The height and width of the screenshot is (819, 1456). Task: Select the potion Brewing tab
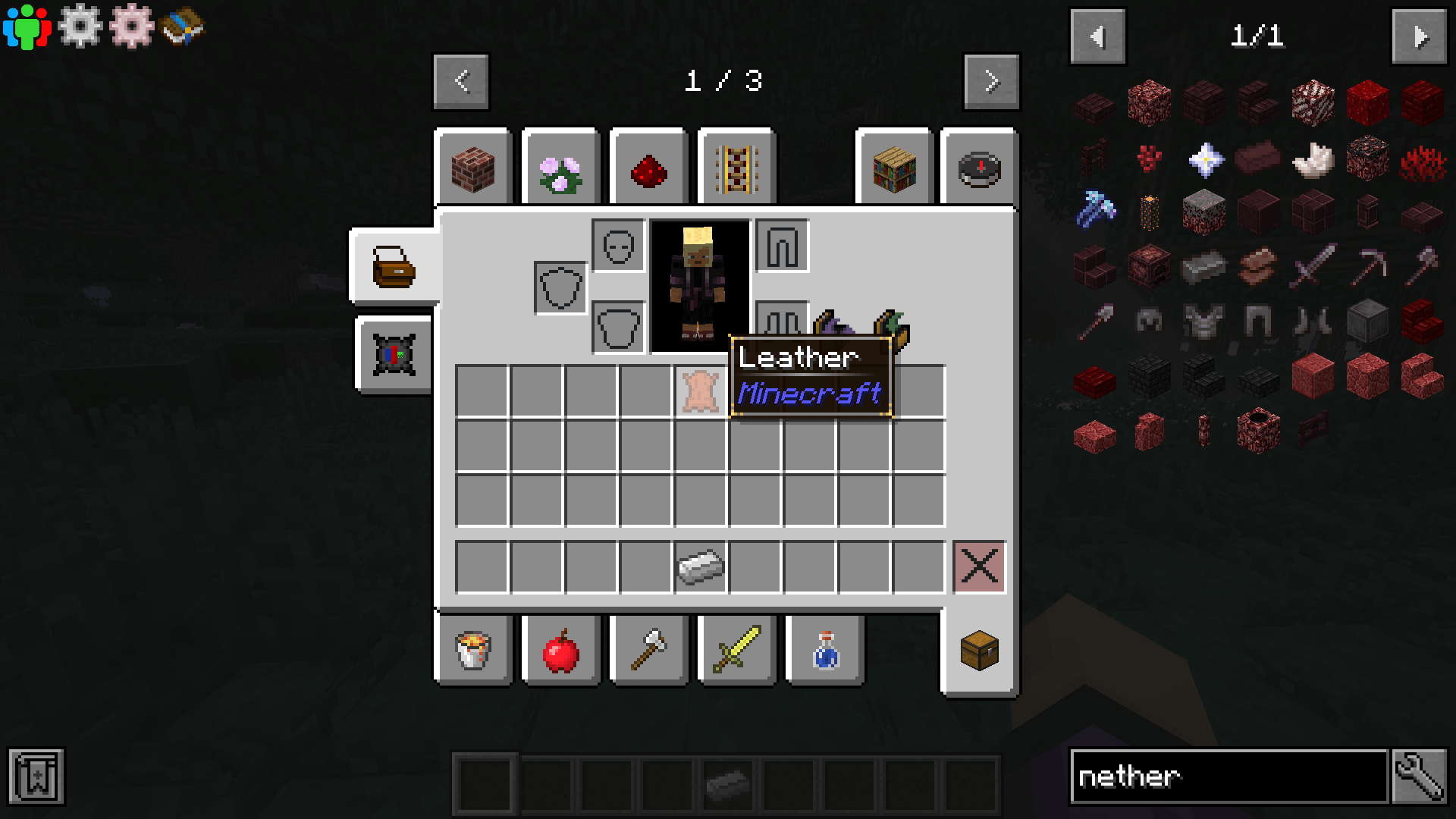tap(825, 650)
